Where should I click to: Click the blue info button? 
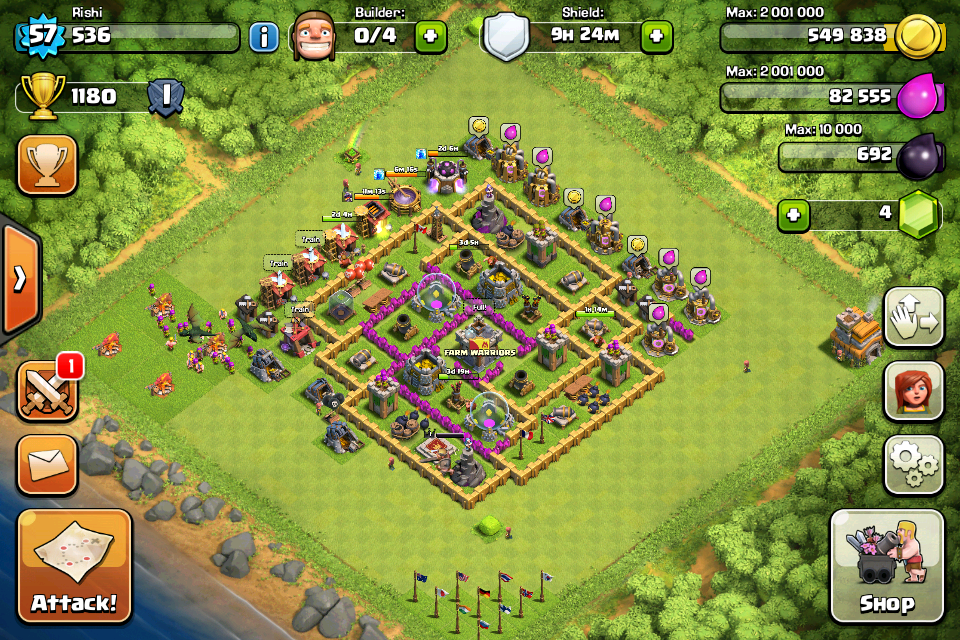[x=264, y=38]
